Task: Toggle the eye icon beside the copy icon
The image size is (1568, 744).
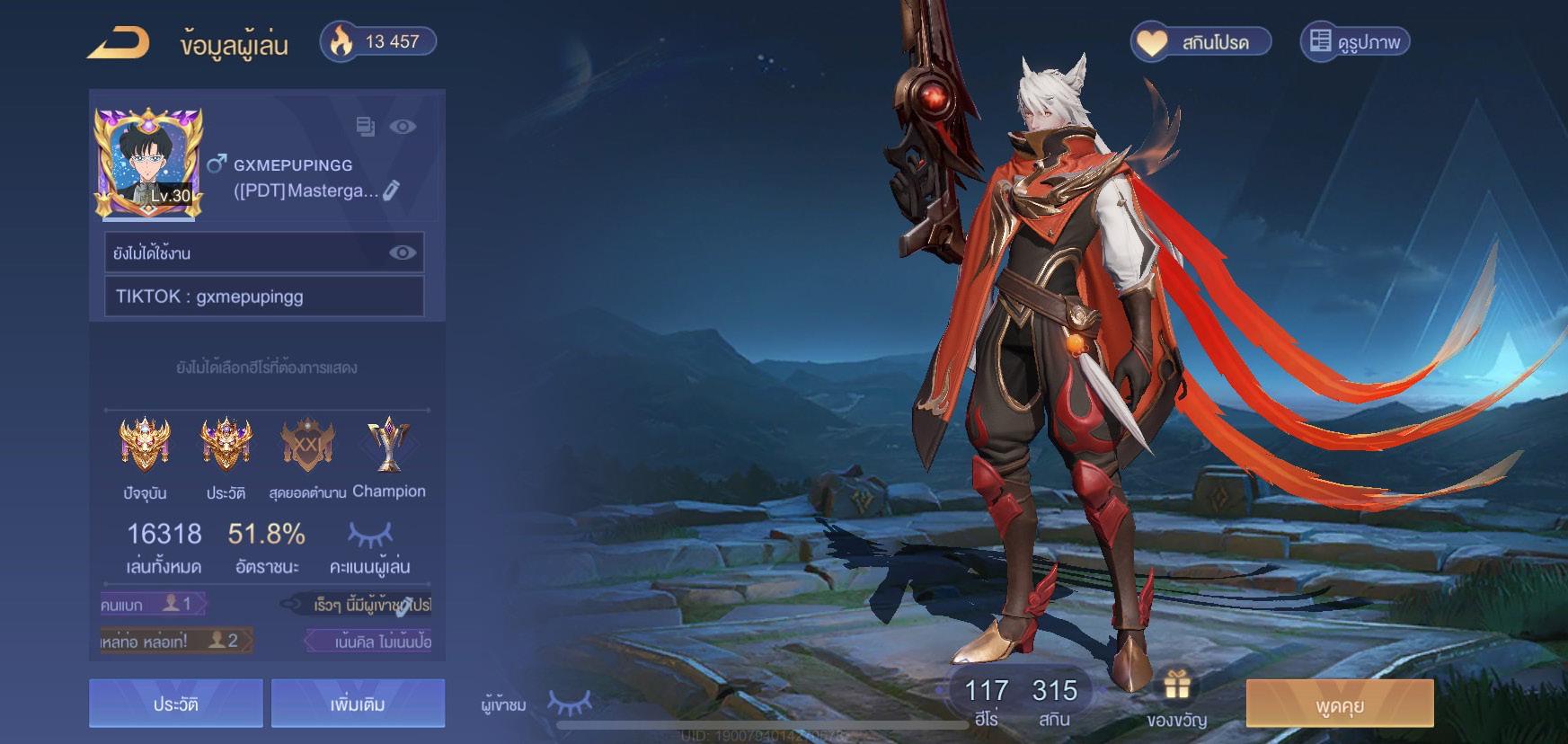Action: (403, 127)
